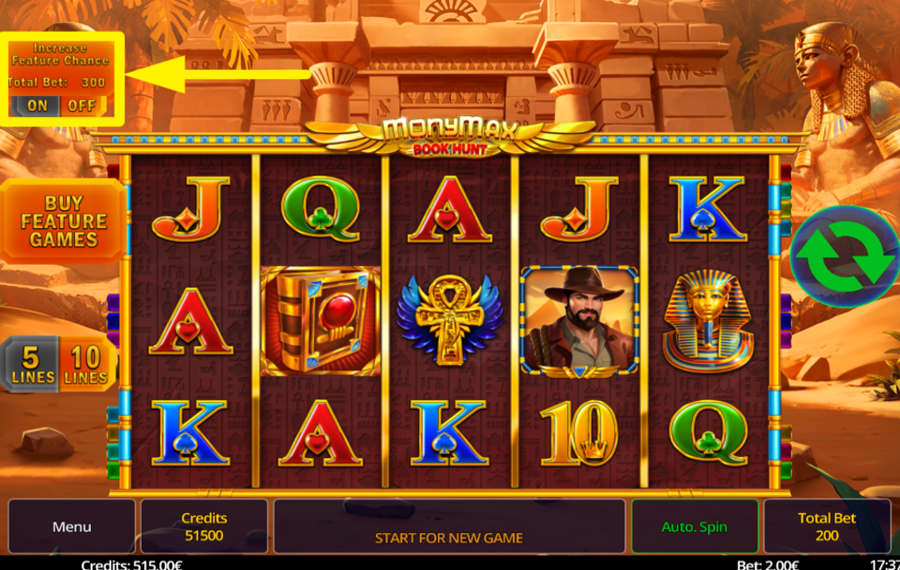Viewport: 900px width, 570px height.
Task: Open the Total Bet 200 selector
Action: coord(826,526)
